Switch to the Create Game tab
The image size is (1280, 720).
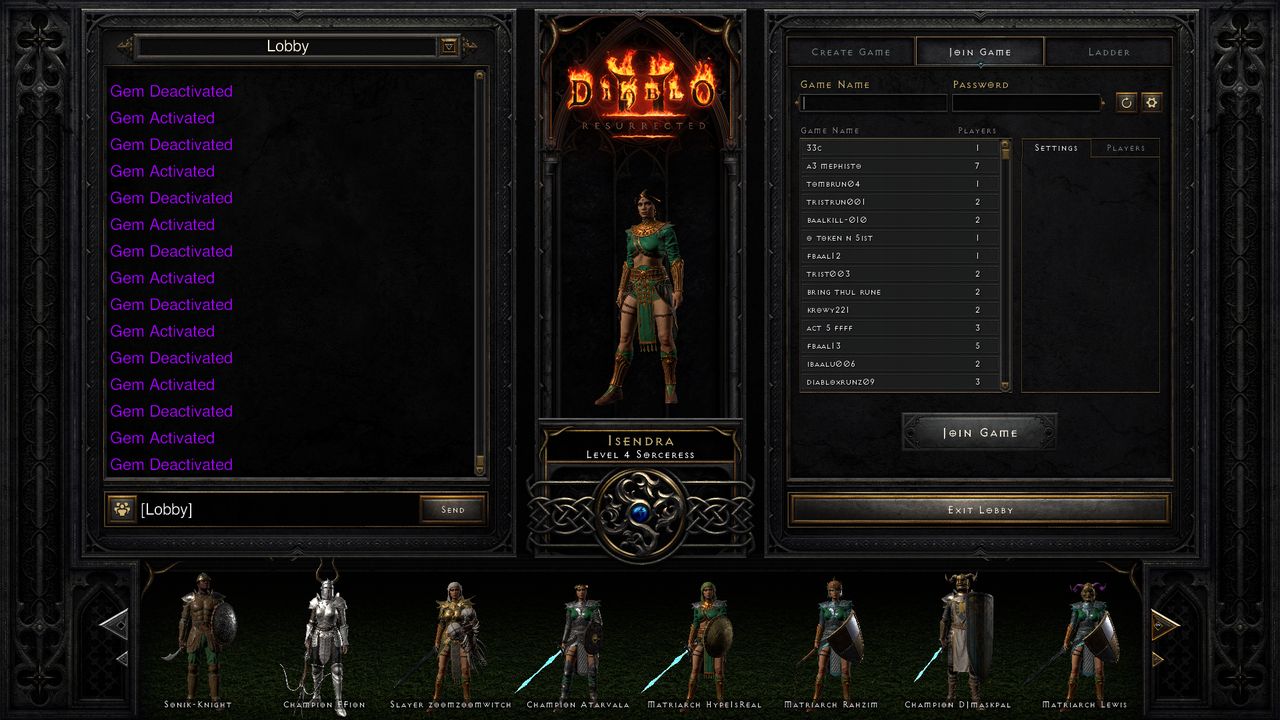pos(851,51)
